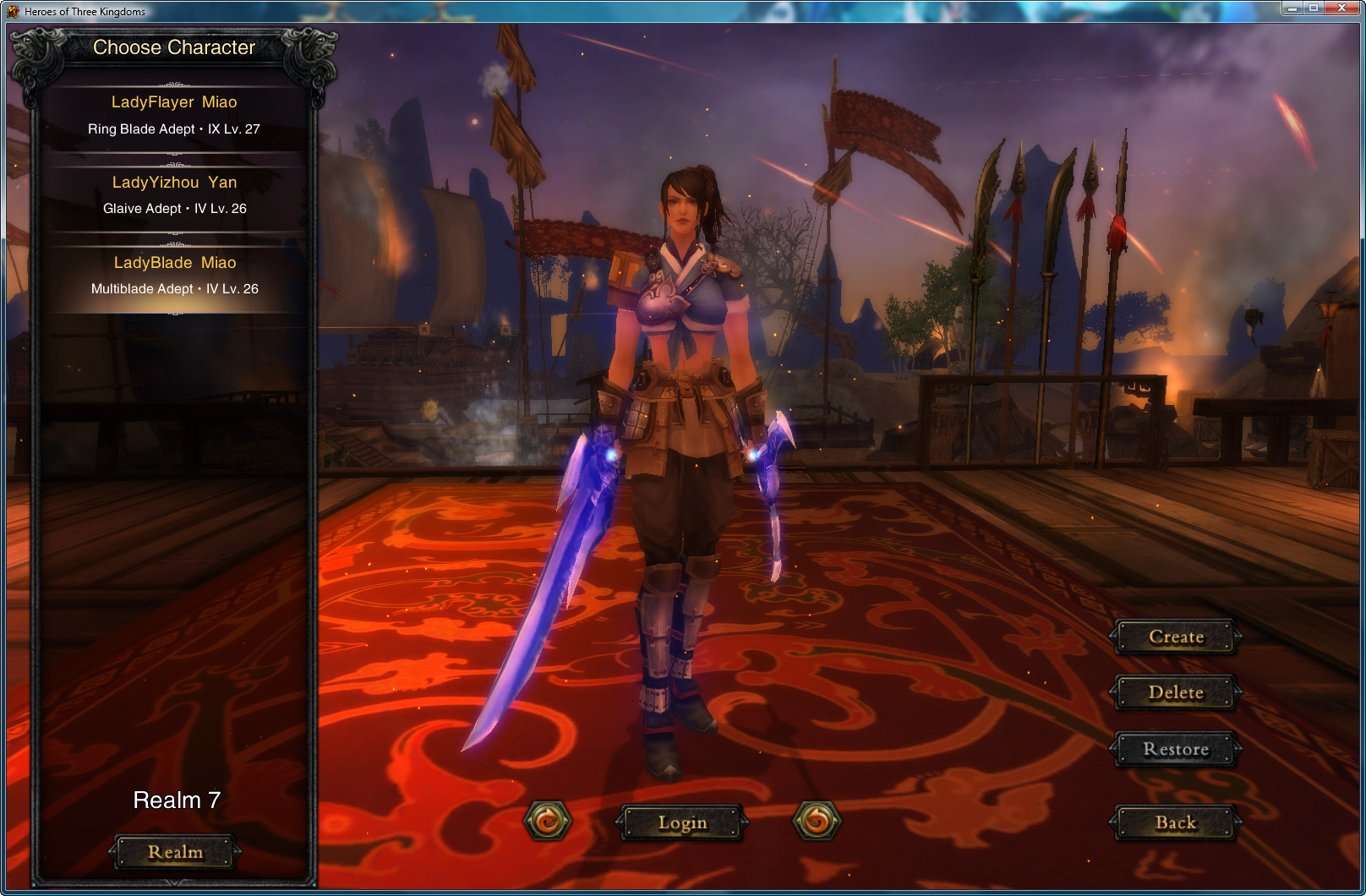Choose the LadyYizhou Yan character entry
The width and height of the screenshot is (1366, 896).
[x=174, y=194]
